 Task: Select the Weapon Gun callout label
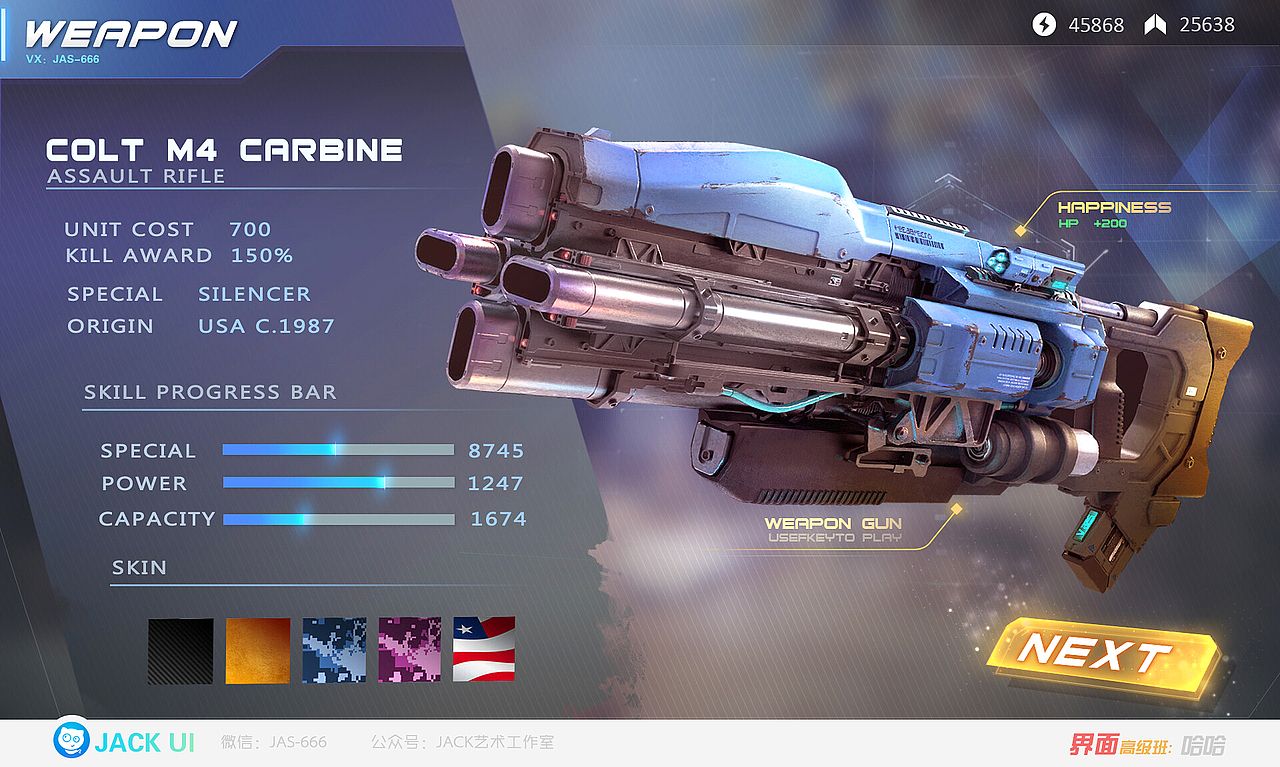coord(833,529)
